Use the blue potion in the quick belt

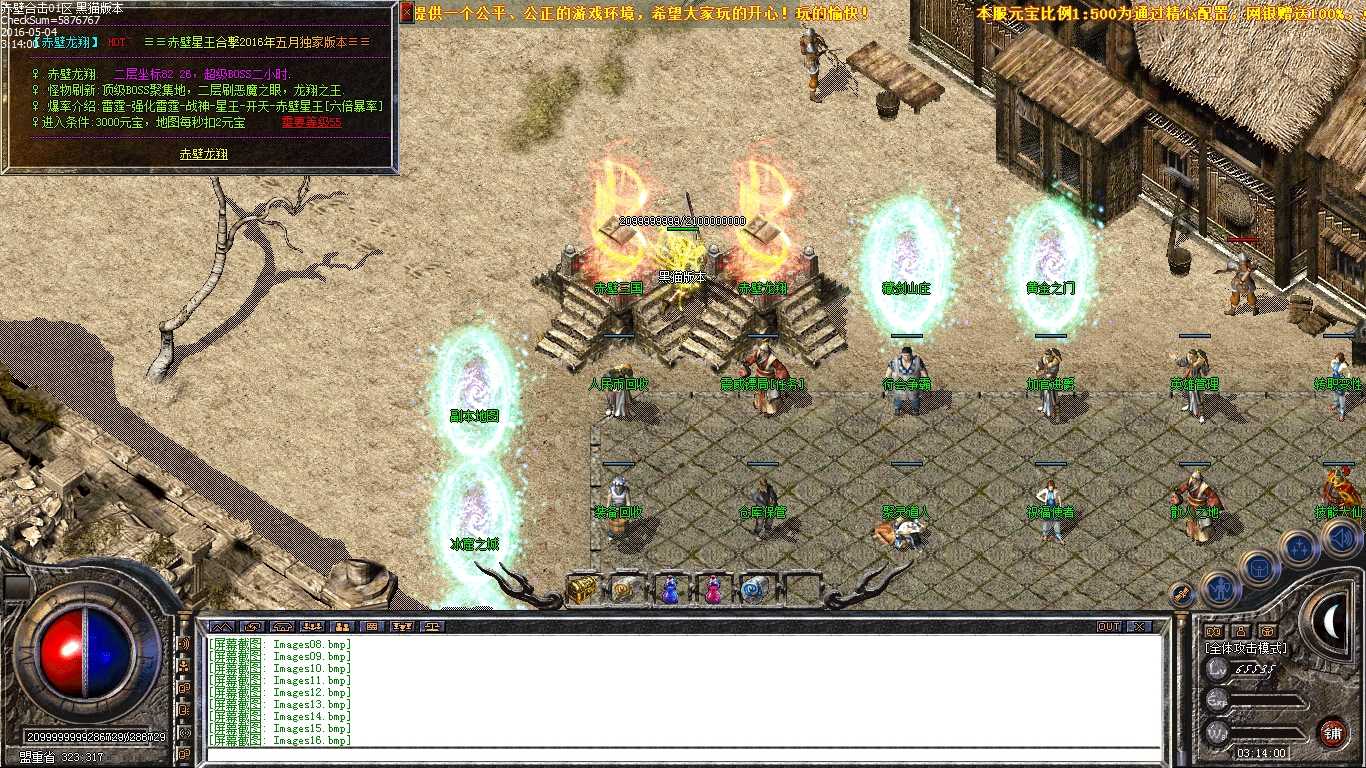tap(670, 590)
